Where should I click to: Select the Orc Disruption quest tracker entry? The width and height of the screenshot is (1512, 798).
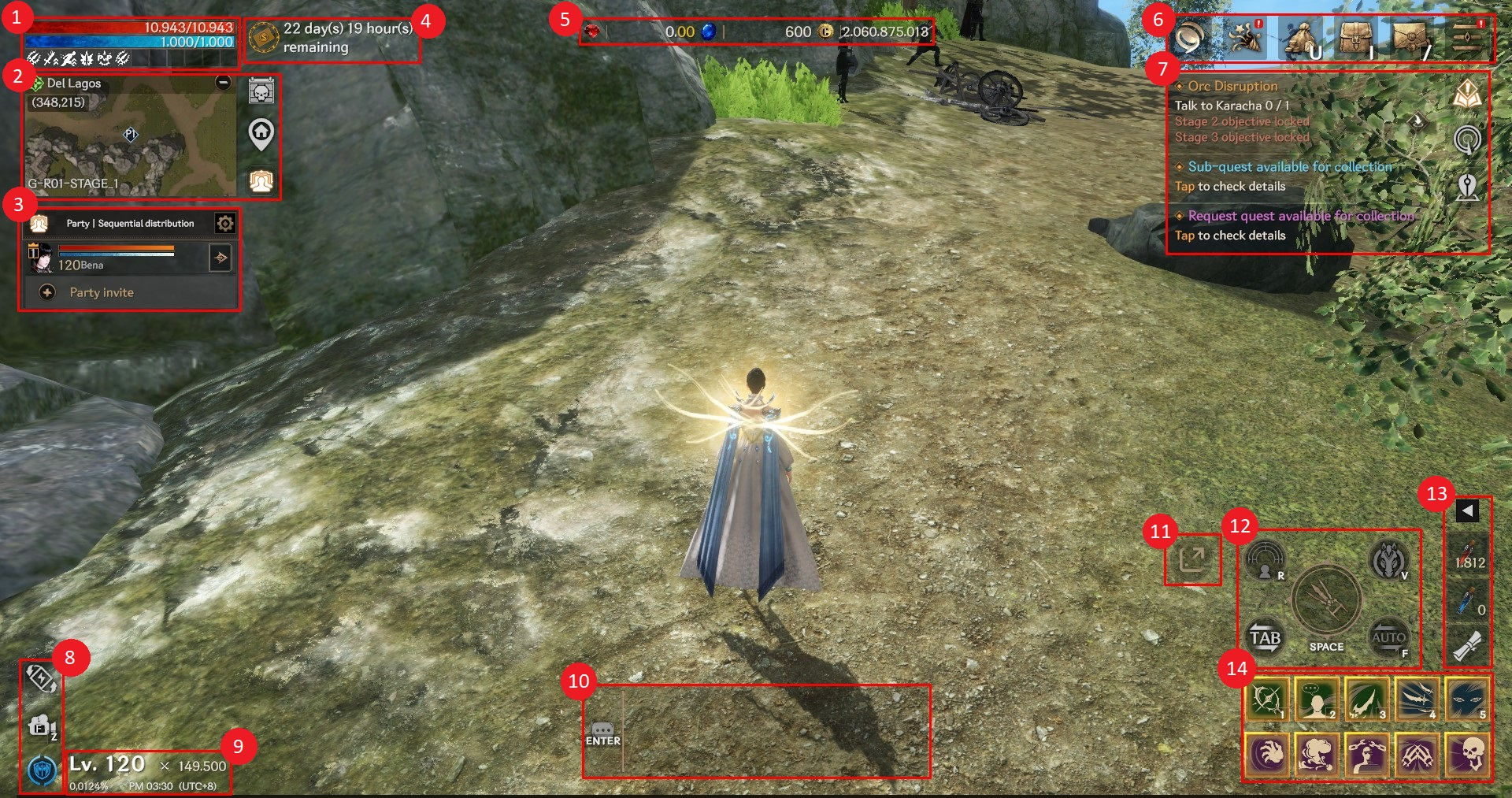click(1232, 87)
